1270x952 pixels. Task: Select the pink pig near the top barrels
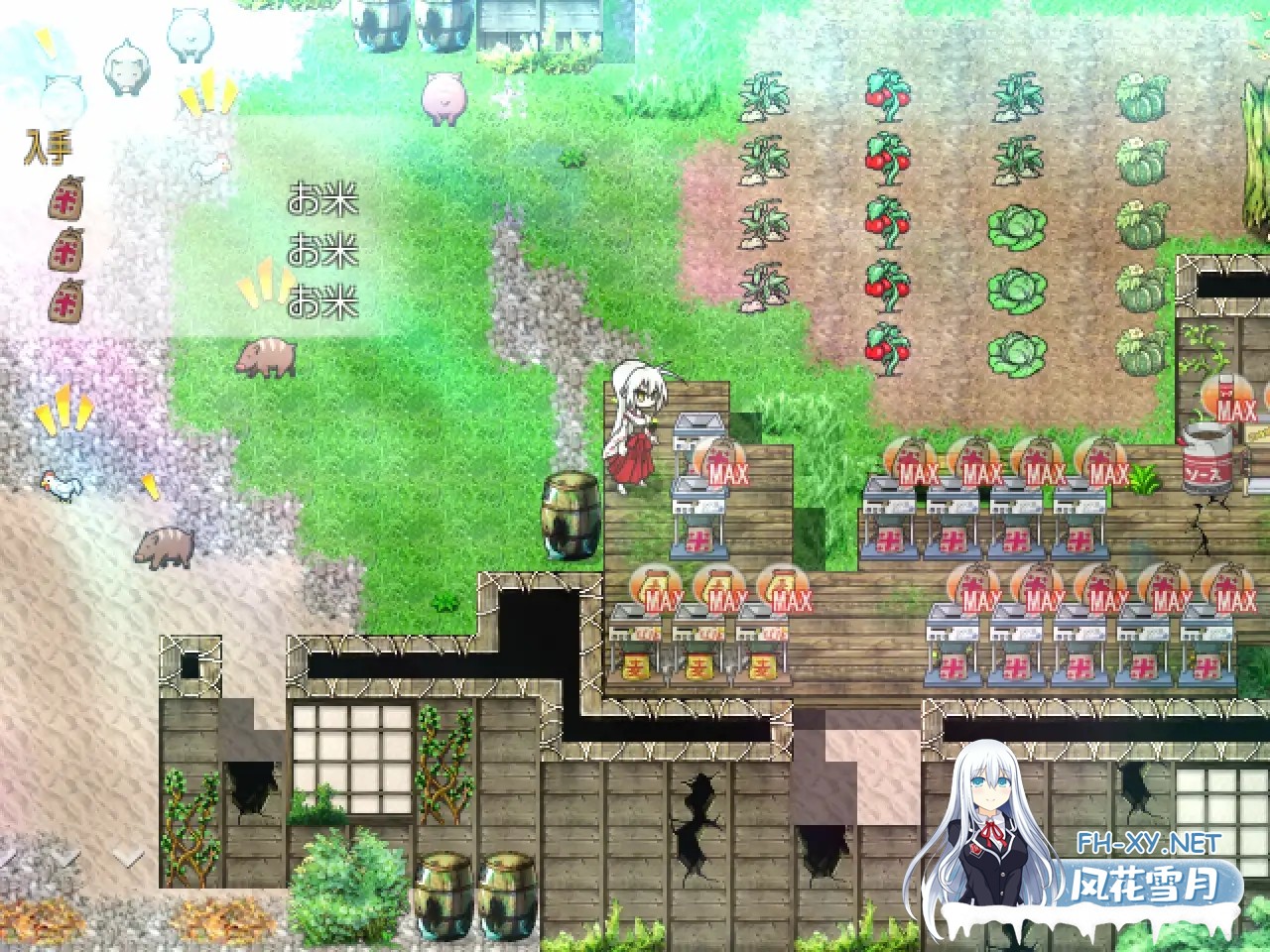pyautogui.click(x=444, y=94)
